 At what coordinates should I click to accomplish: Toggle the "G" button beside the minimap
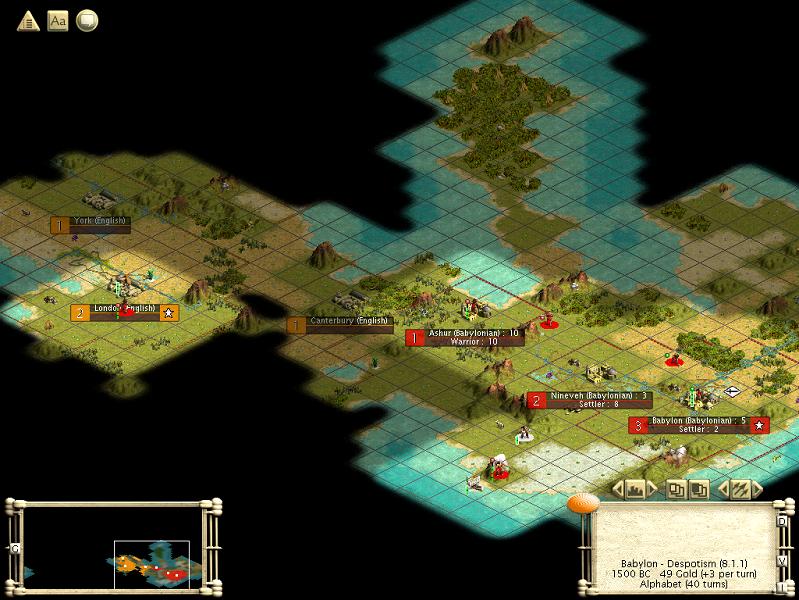coord(15,548)
